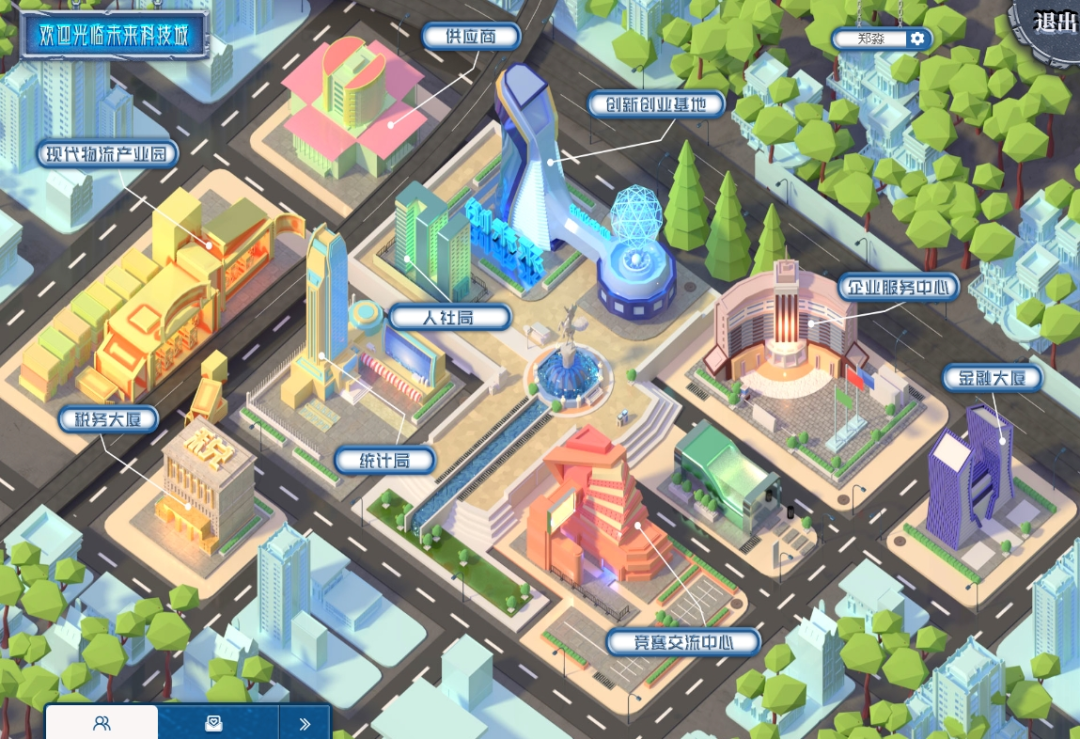Open settings via the gear icon

coord(917,39)
